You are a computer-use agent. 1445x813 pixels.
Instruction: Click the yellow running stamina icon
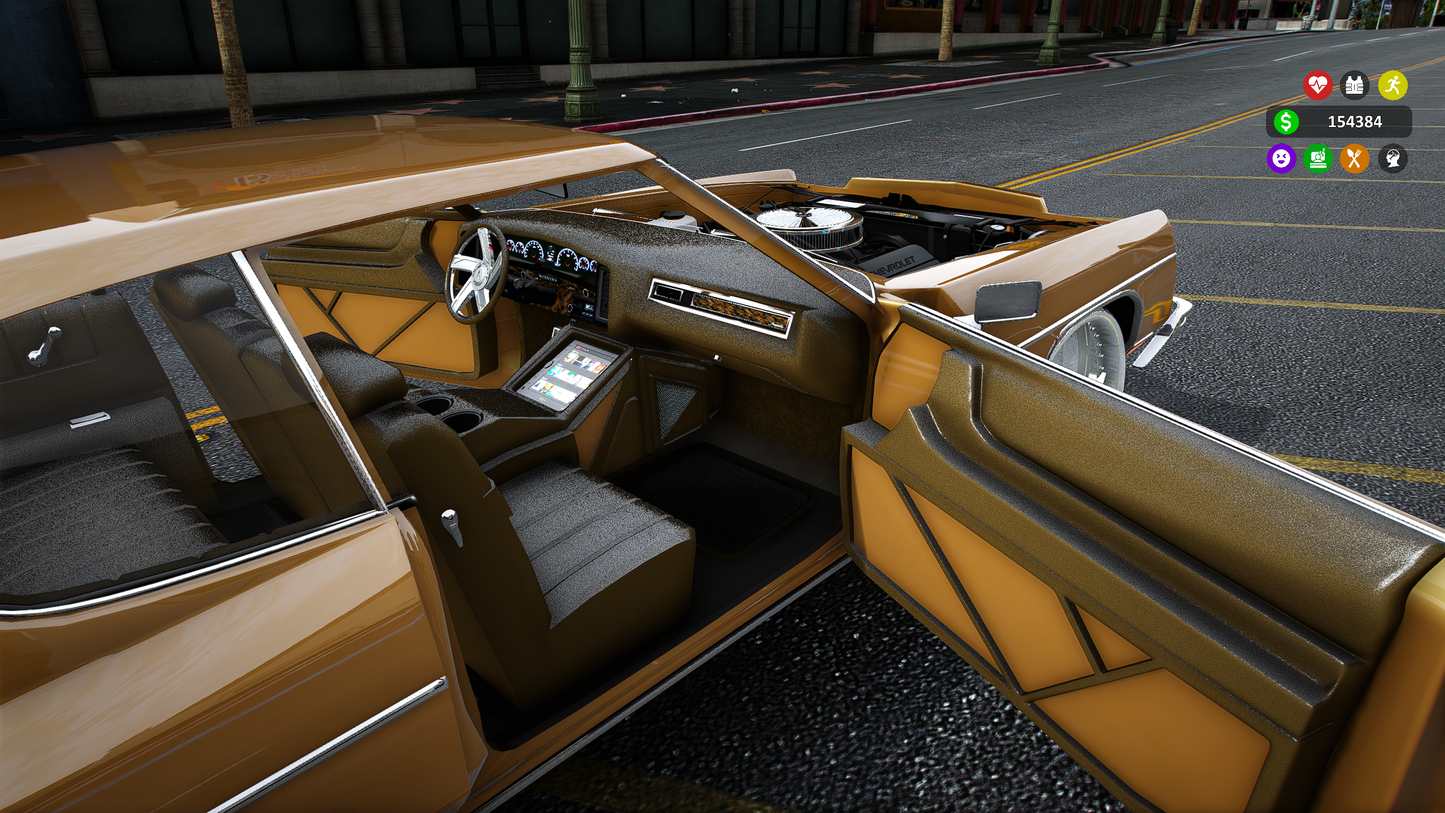[1394, 86]
